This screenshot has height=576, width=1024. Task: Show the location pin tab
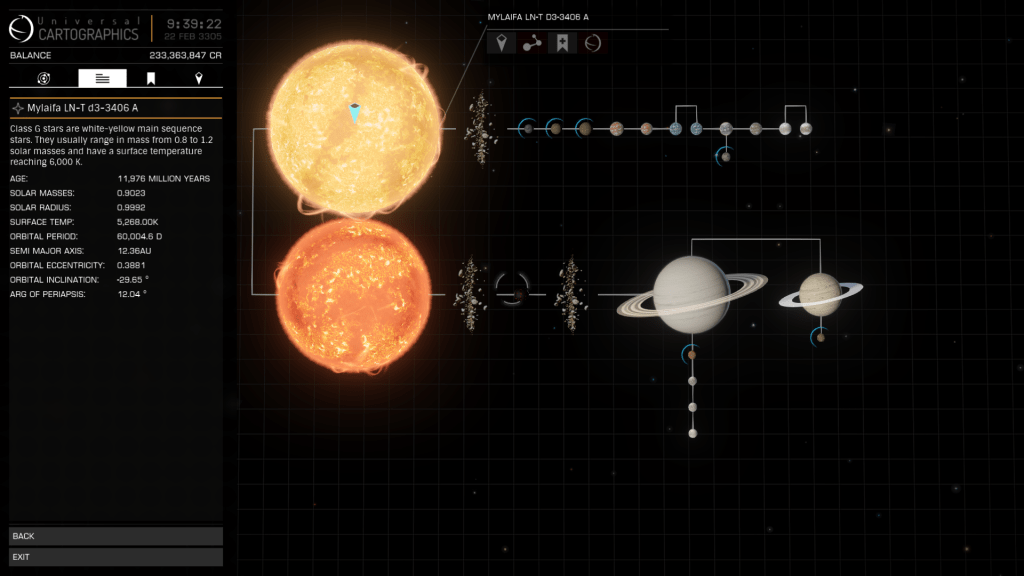pos(198,78)
